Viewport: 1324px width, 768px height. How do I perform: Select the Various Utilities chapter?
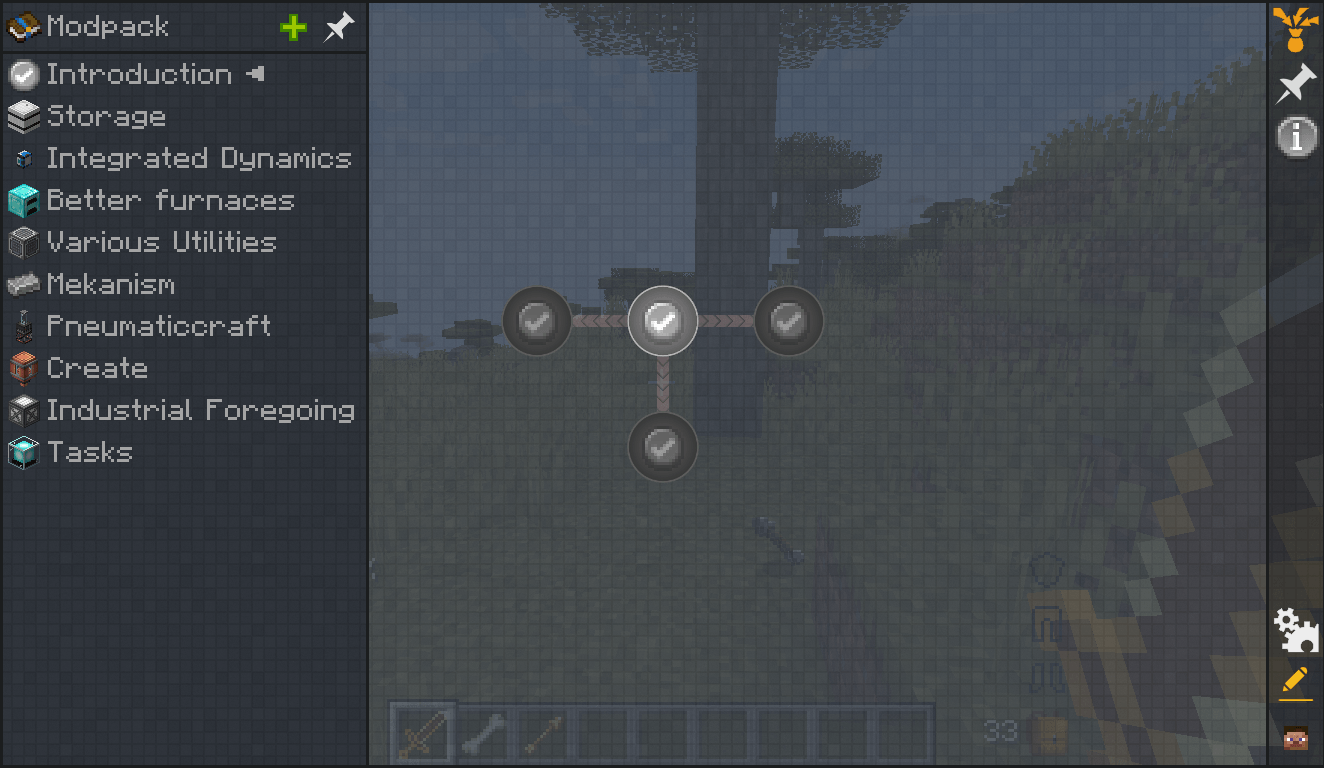click(x=162, y=242)
